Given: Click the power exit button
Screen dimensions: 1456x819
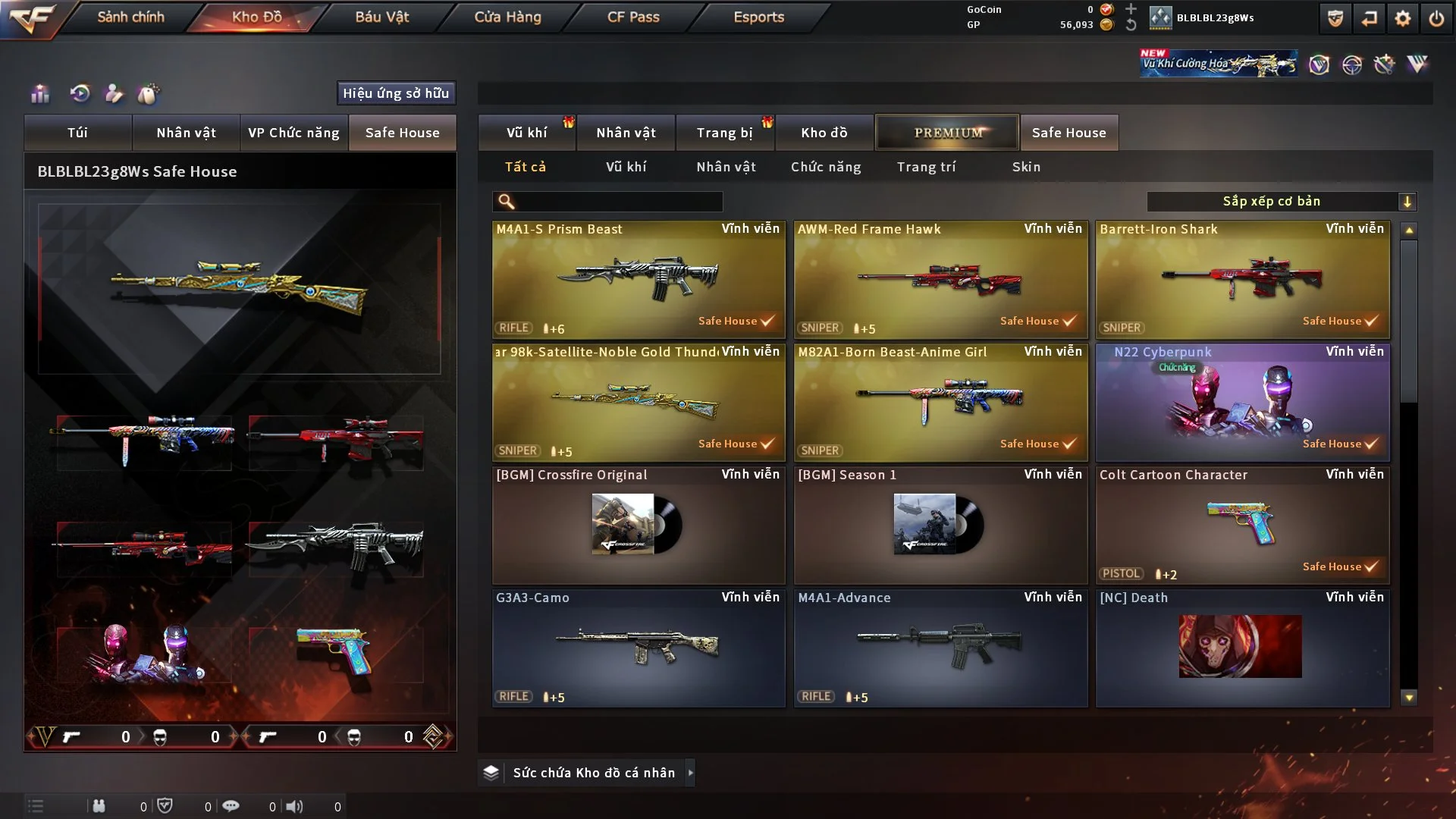Looking at the screenshot, I should pos(1436,18).
